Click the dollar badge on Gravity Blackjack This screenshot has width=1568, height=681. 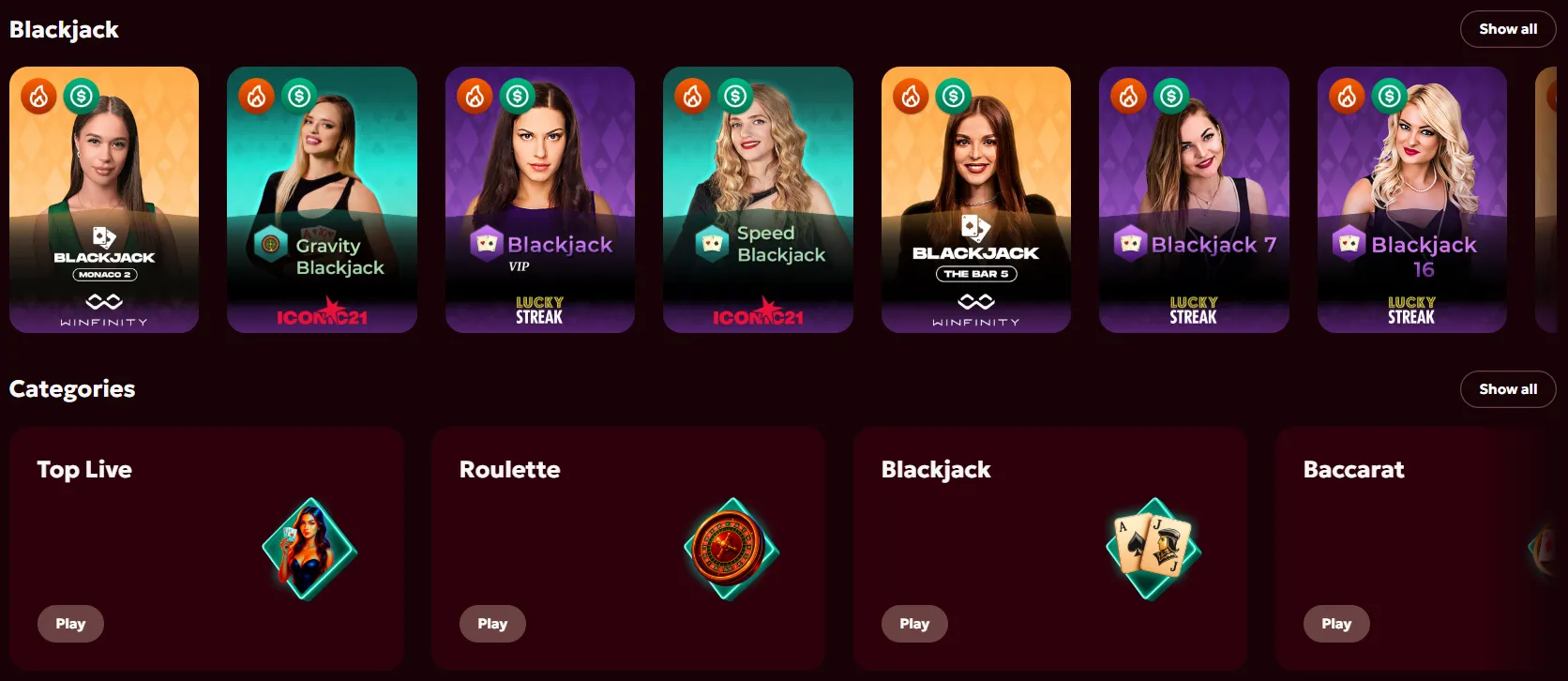299,95
